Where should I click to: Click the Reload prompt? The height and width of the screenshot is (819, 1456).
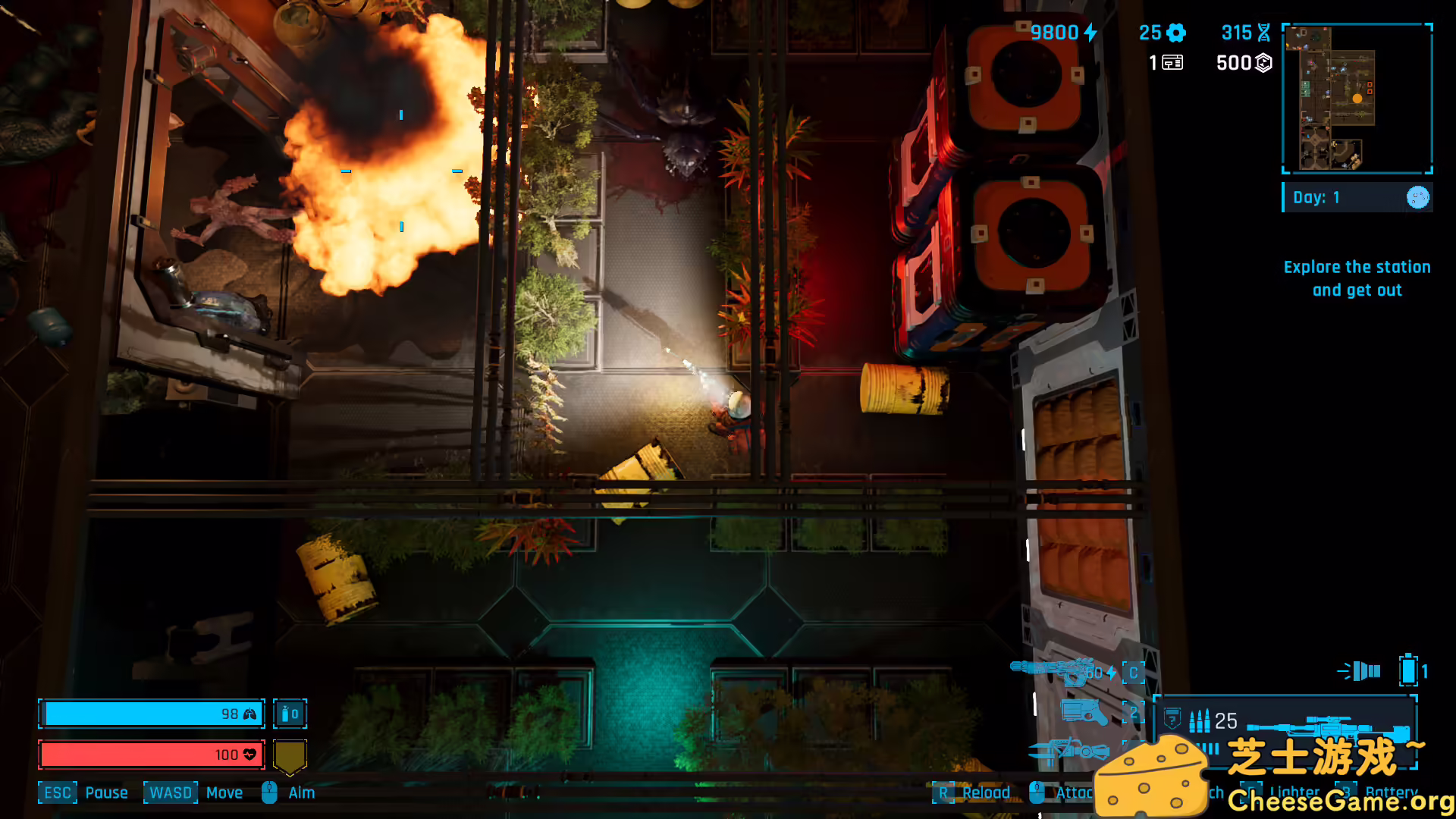pyautogui.click(x=987, y=792)
